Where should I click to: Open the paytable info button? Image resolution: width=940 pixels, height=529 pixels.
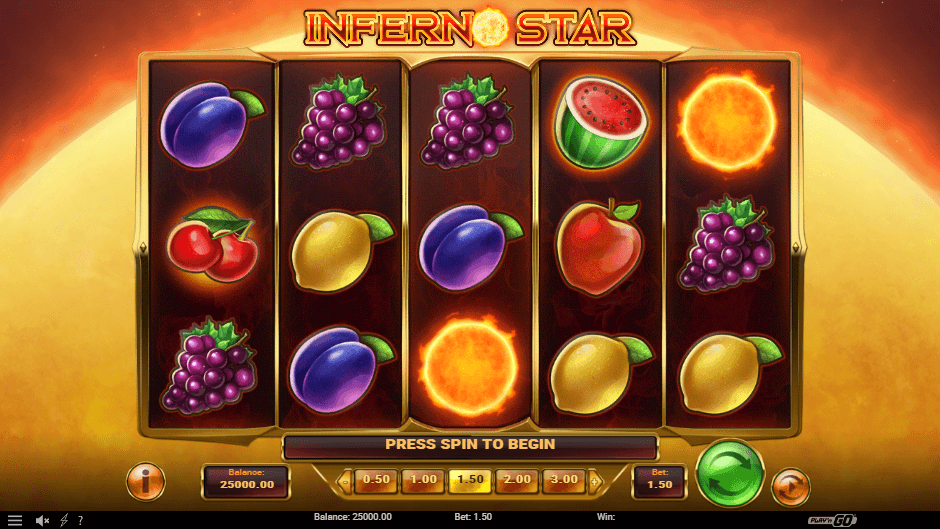tap(146, 482)
